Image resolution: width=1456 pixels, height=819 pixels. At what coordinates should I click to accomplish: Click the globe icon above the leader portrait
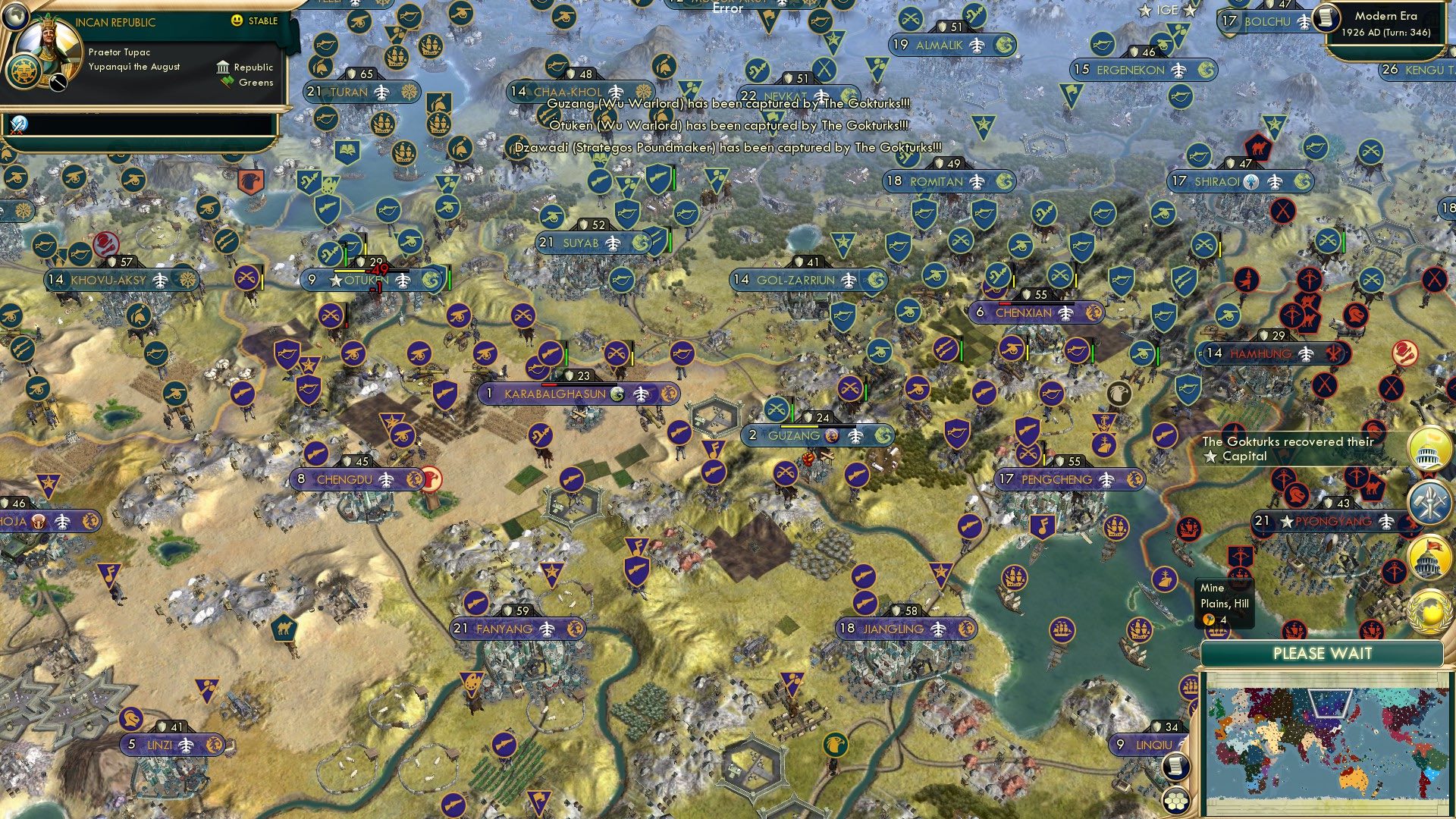point(16,17)
